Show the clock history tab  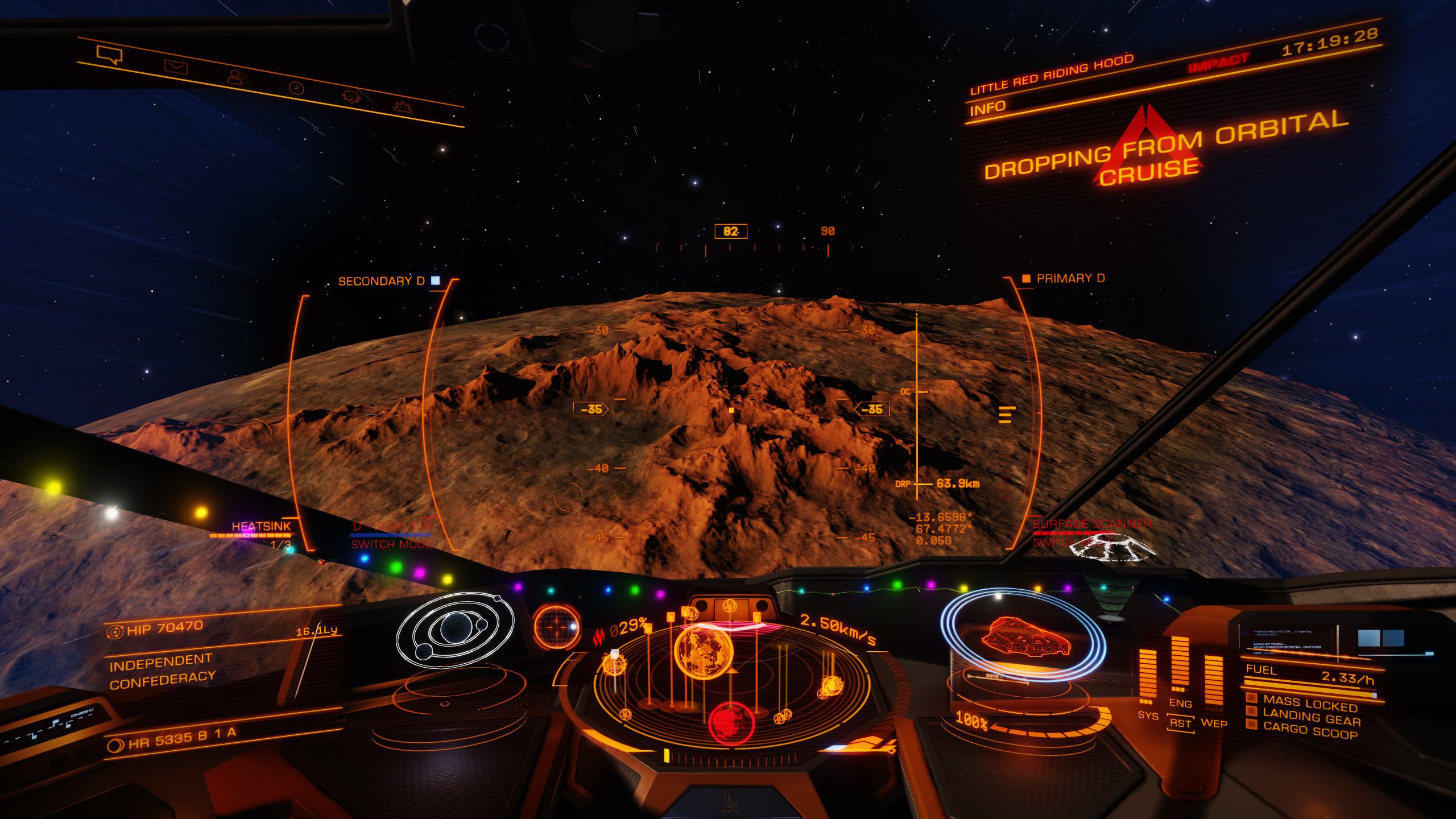tap(296, 88)
